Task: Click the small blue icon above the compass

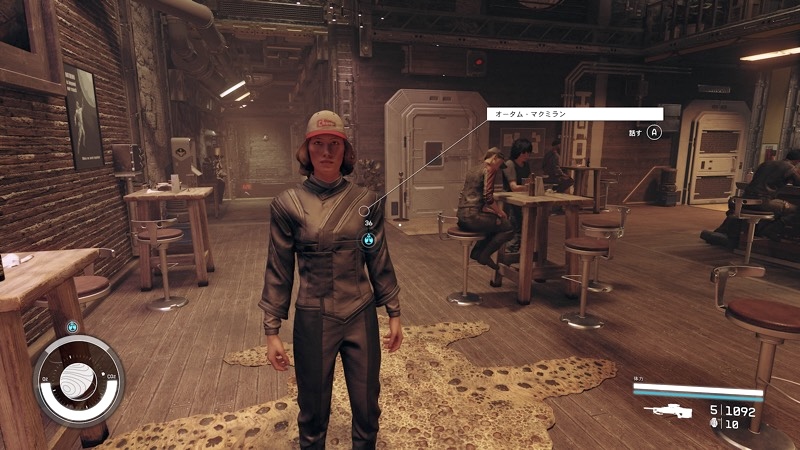Action: [x=73, y=326]
